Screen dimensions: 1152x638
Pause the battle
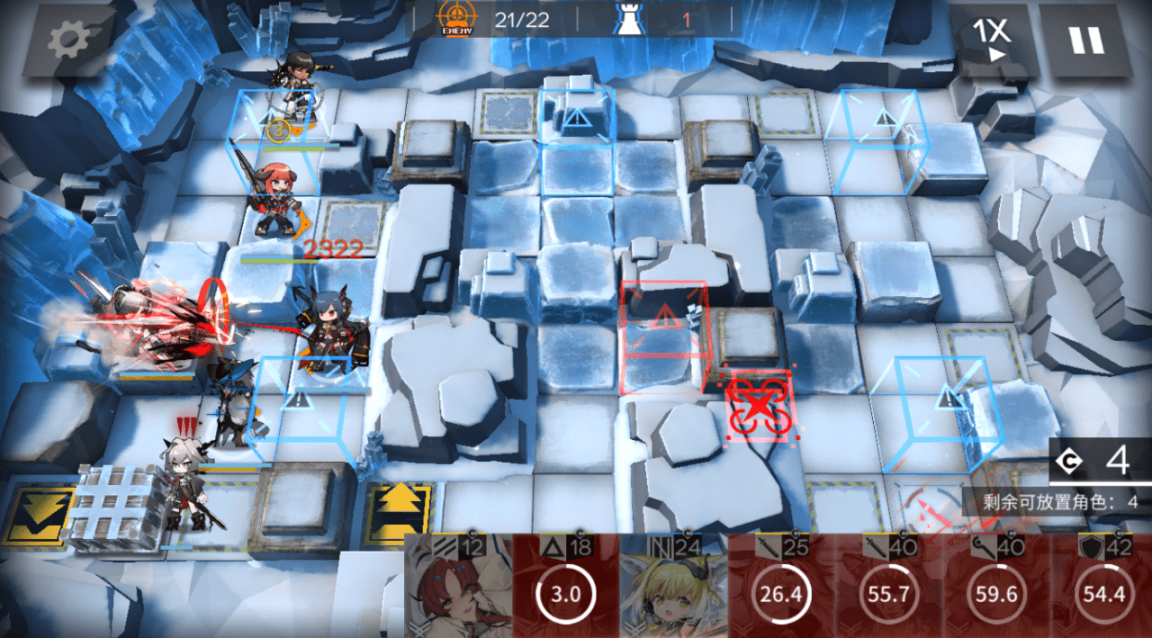click(1085, 41)
